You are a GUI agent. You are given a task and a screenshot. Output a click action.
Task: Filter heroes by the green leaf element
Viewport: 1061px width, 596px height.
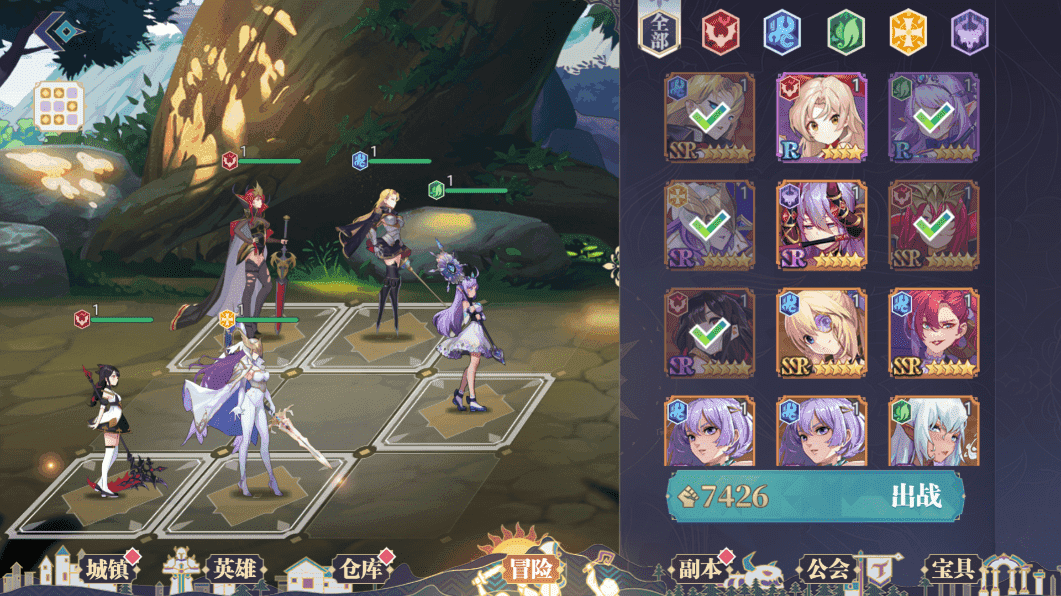point(845,32)
